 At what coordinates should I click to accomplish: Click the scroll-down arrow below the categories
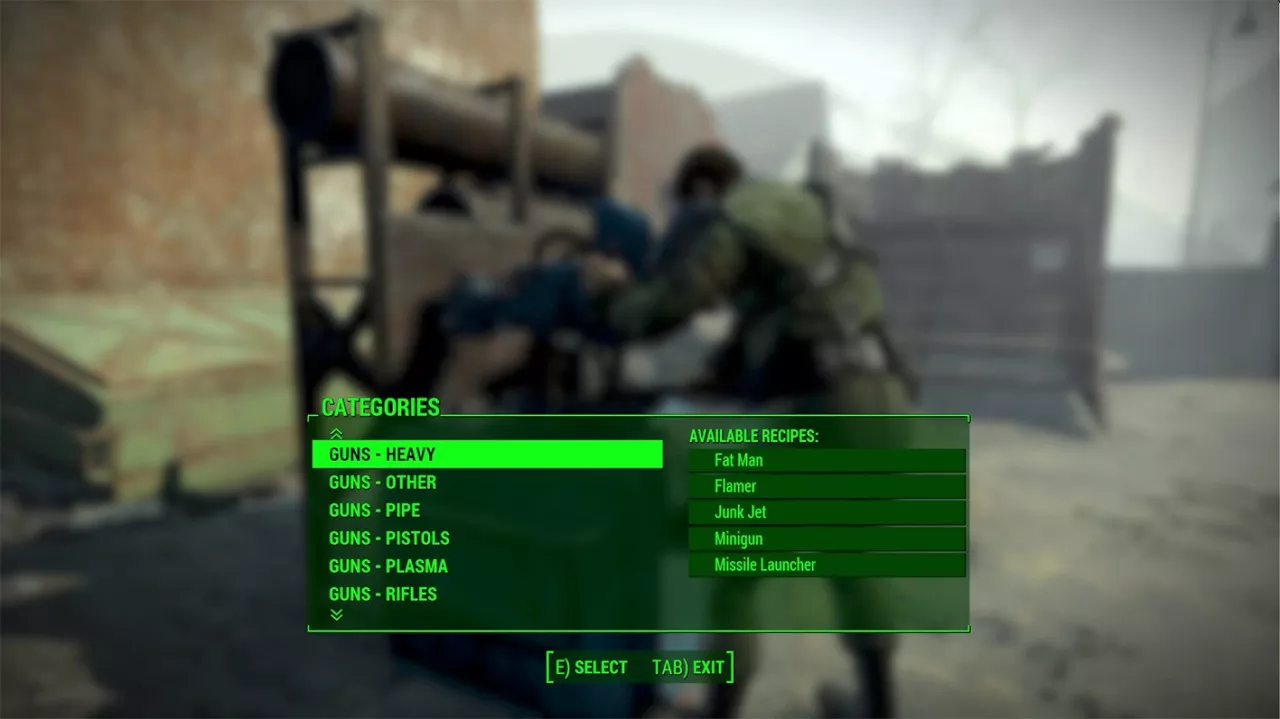(x=336, y=615)
